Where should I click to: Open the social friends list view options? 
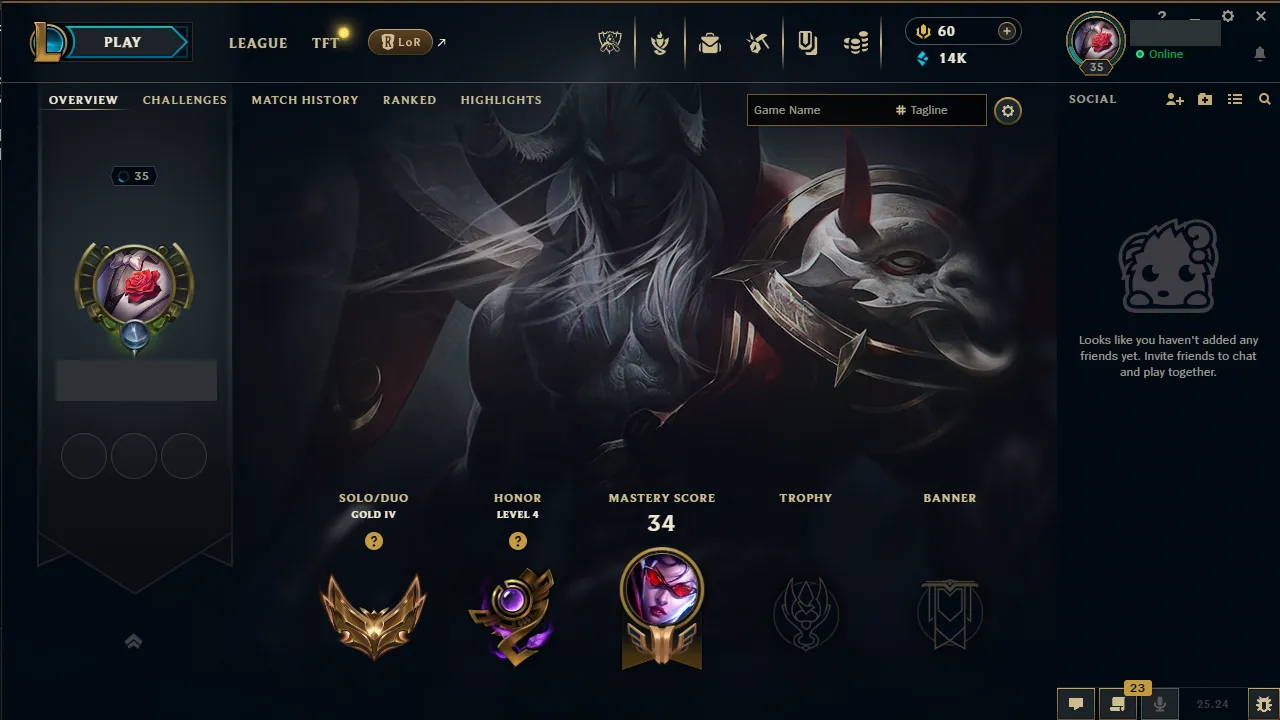1235,99
